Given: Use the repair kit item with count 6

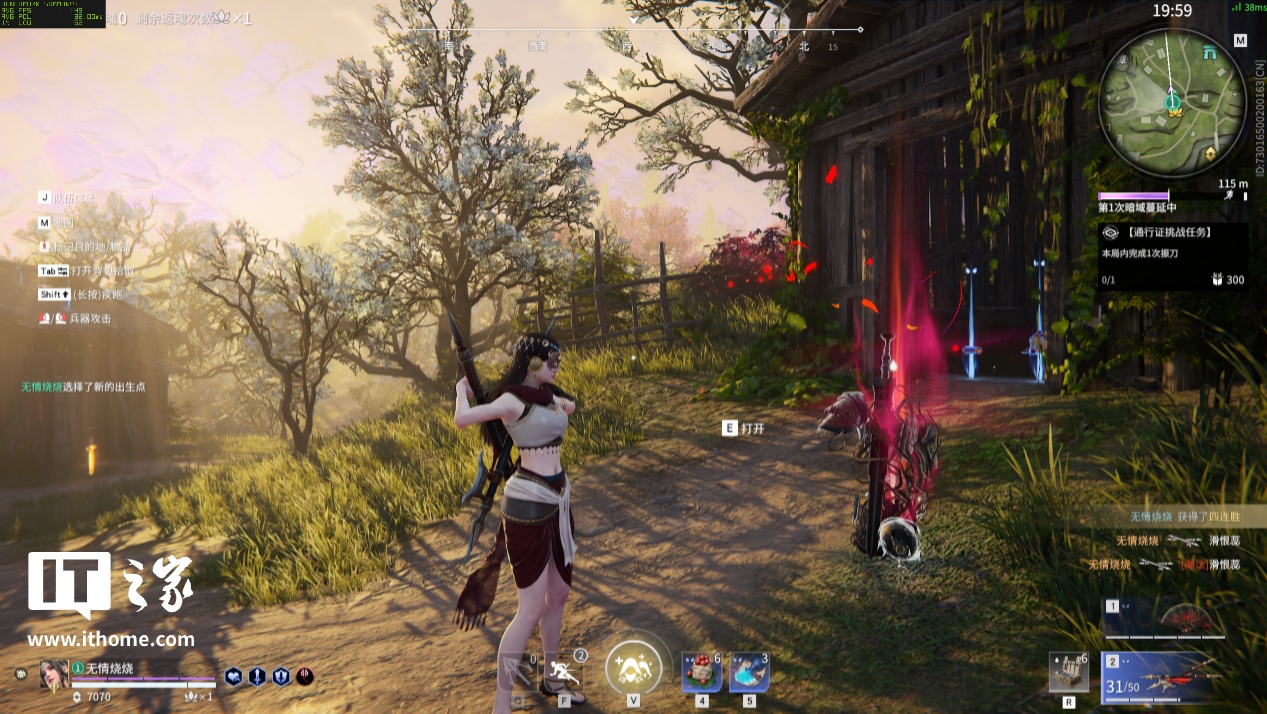Looking at the screenshot, I should coord(1068,672).
